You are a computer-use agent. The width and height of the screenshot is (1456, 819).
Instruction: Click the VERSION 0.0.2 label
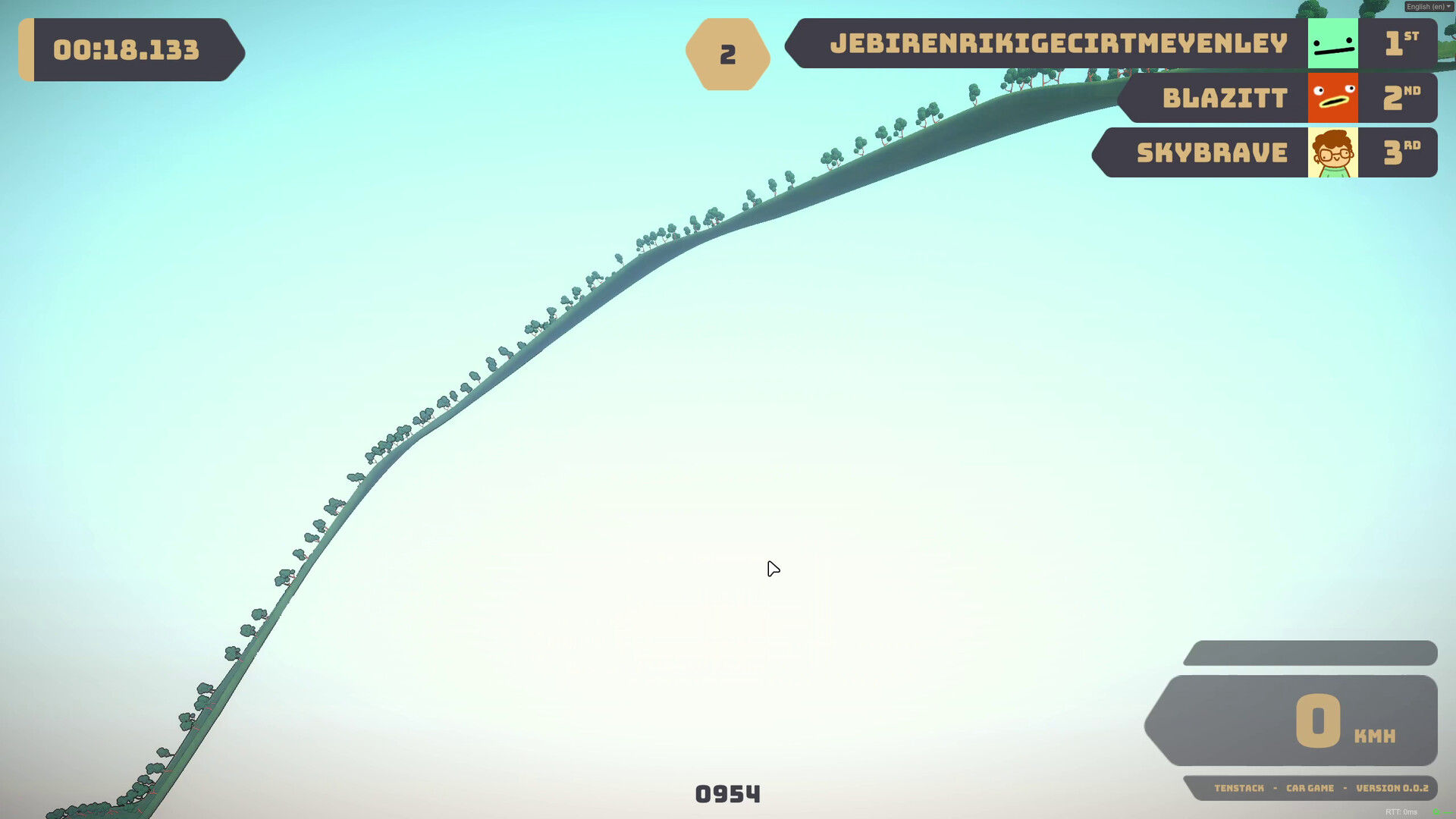1393,788
